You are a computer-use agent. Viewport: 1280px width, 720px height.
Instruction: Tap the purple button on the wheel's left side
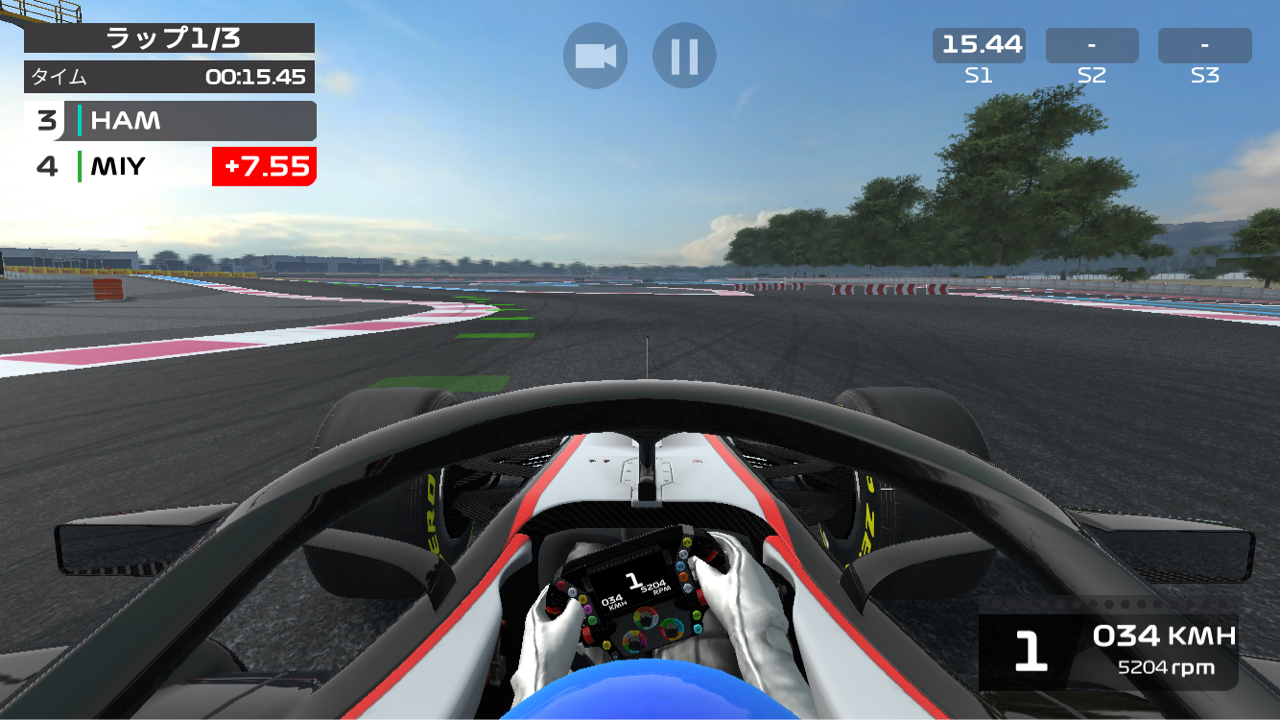click(588, 608)
